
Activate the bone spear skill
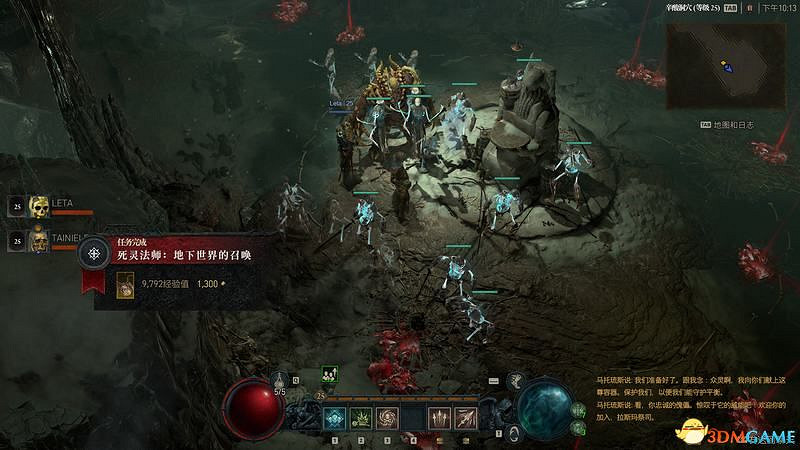(465, 418)
